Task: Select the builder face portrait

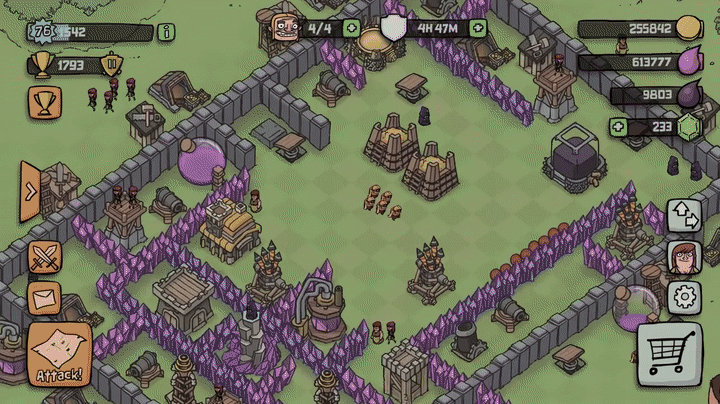Action: (x=286, y=26)
